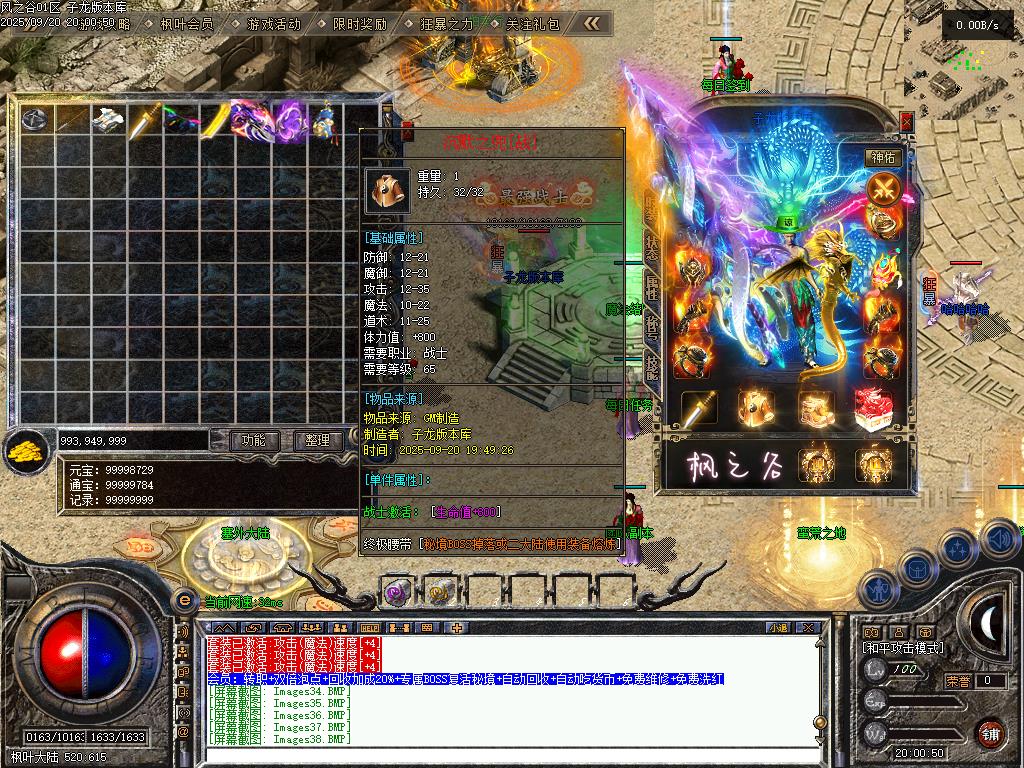This screenshot has width=1024, height=768.
Task: Select the purple swirl orb item in the bag
Action: [x=290, y=121]
